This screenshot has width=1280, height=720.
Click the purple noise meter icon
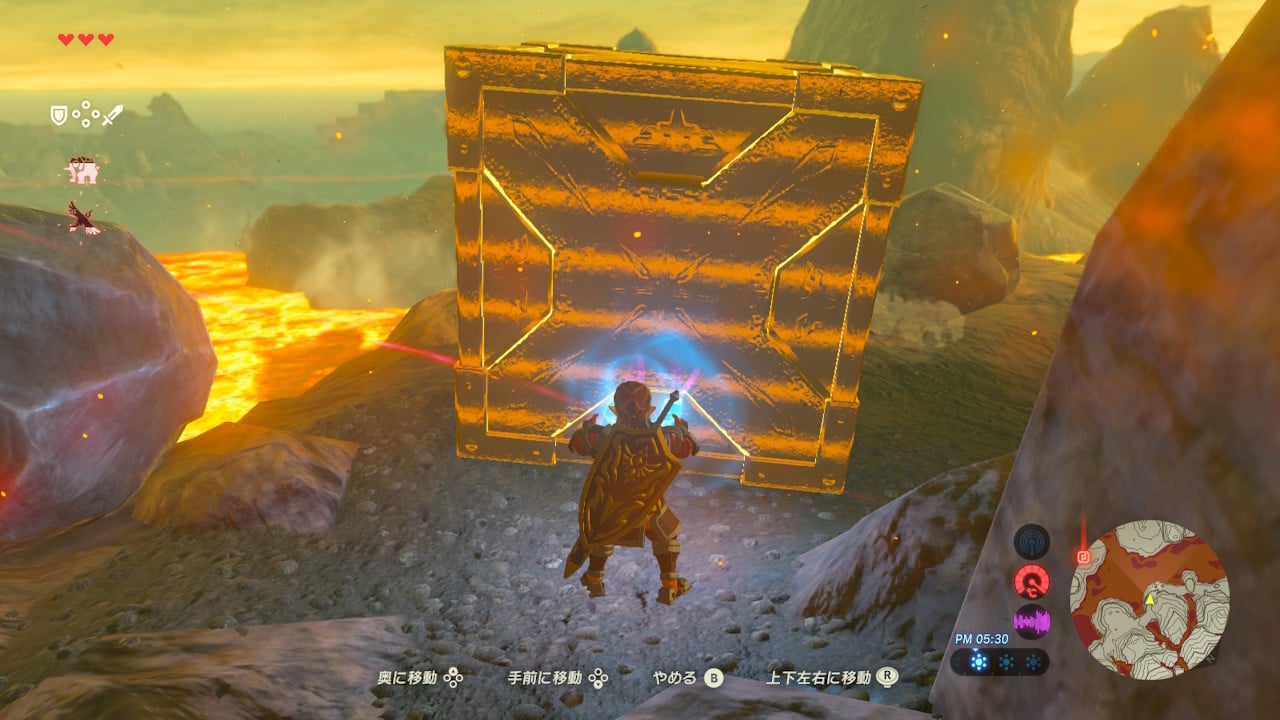click(x=1032, y=622)
